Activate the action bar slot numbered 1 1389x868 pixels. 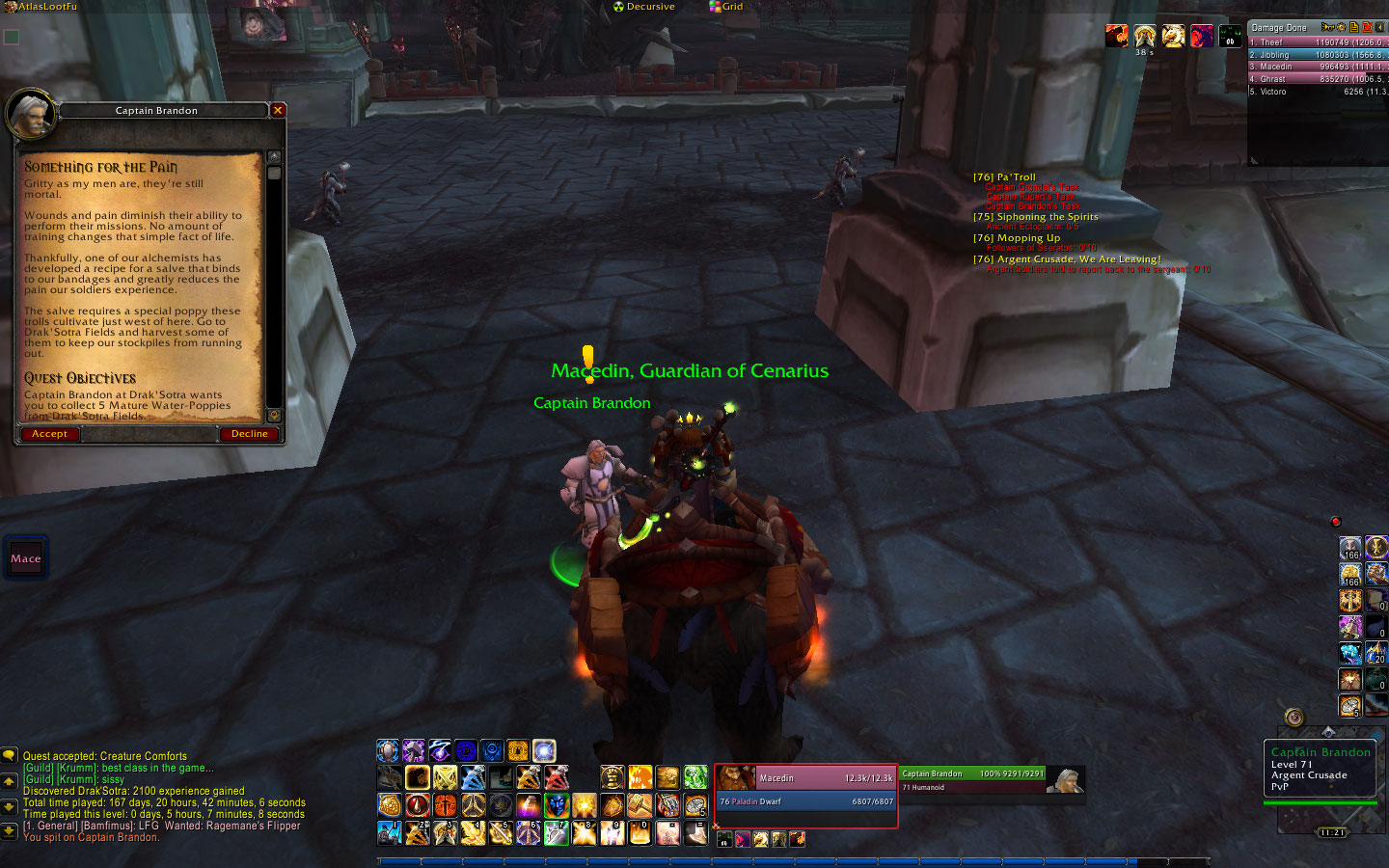click(390, 832)
